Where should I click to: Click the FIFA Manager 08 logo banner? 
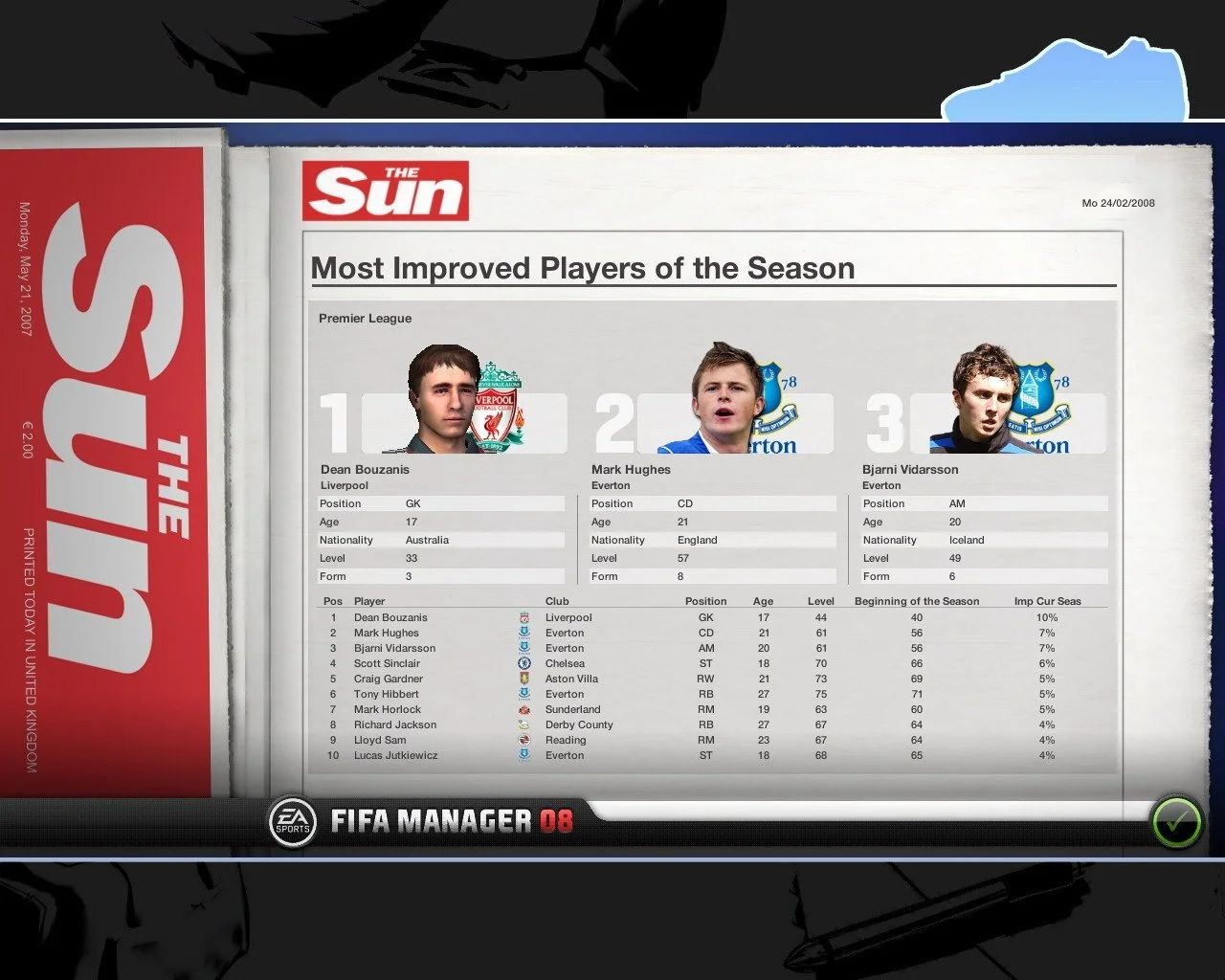coord(455,820)
